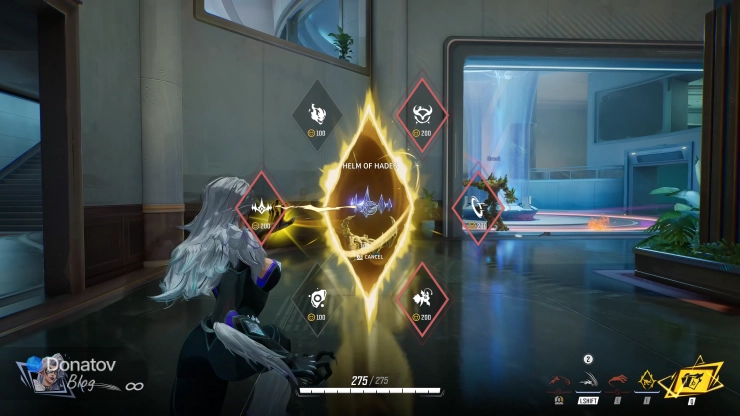The image size is (740, 416).
Task: Select the bottom-right red diamond costing 200
Action: [422, 298]
